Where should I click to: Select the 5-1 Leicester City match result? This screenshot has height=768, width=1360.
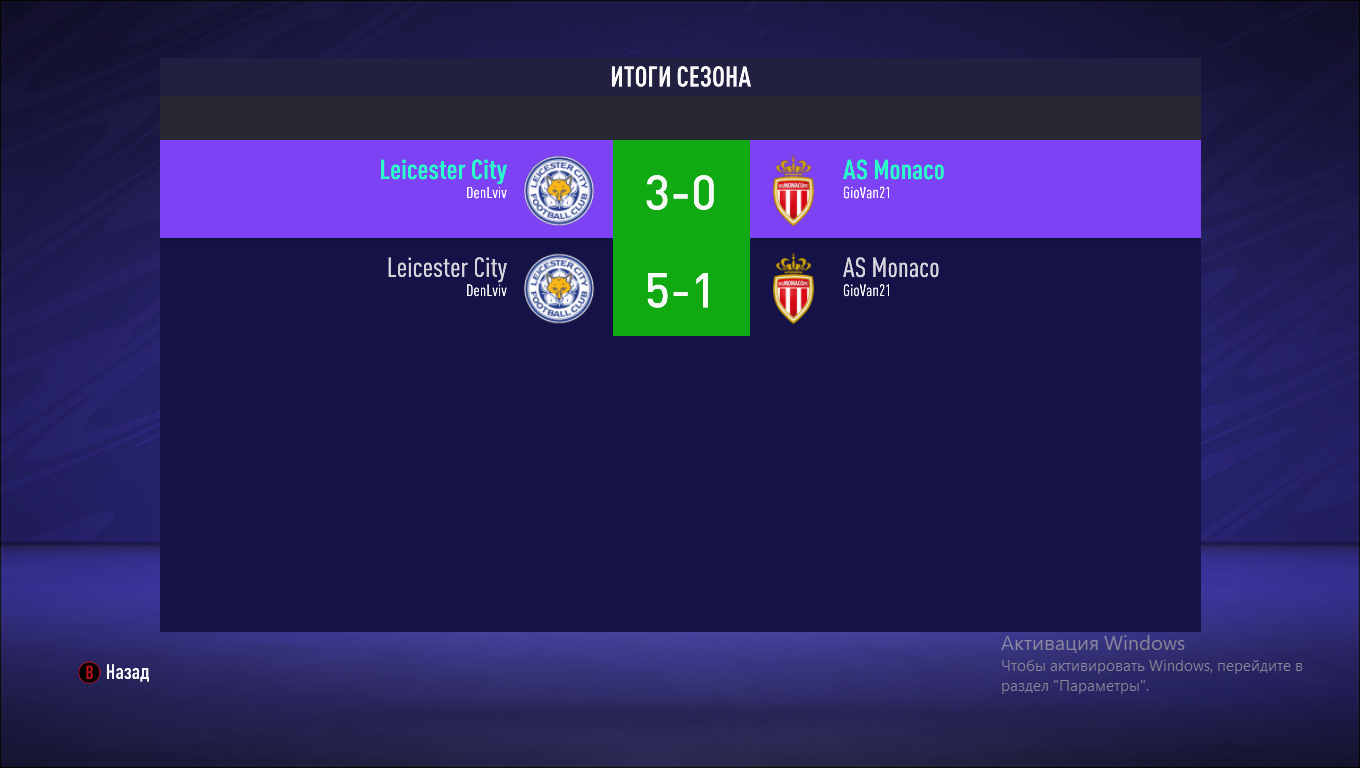click(680, 288)
